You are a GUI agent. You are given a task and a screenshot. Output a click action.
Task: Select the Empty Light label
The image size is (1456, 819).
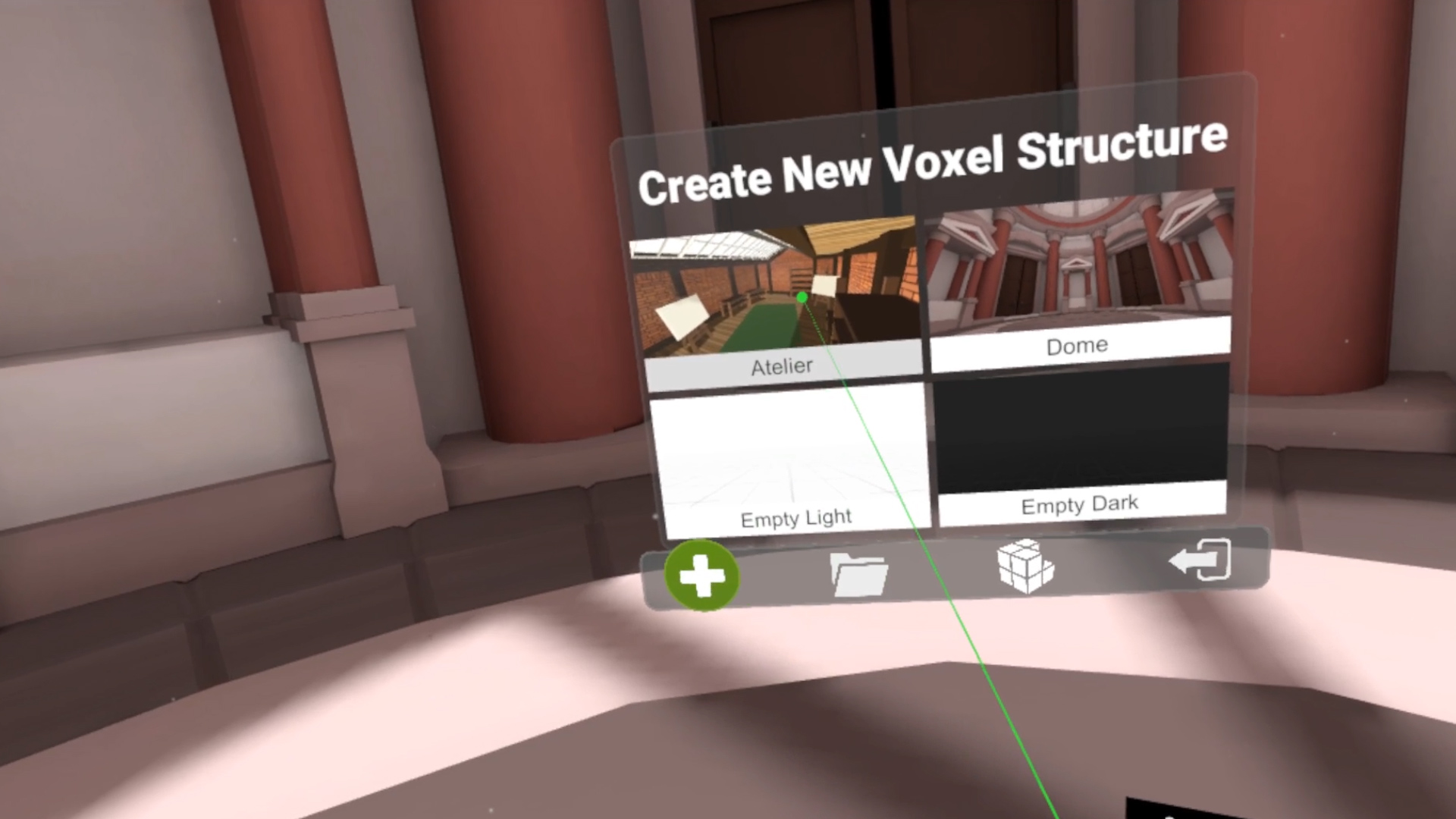pos(796,517)
